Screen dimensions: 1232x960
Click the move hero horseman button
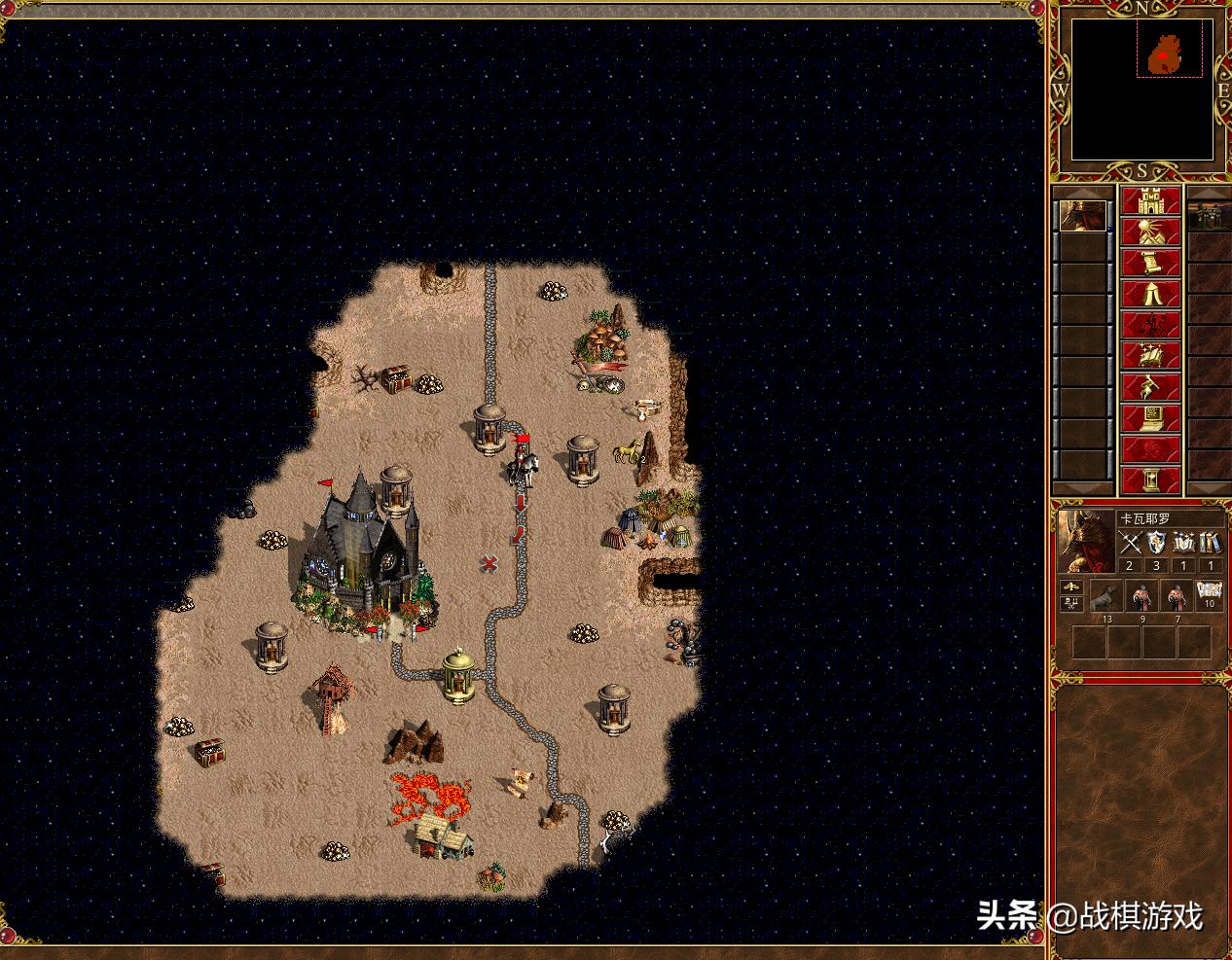coord(1151,326)
